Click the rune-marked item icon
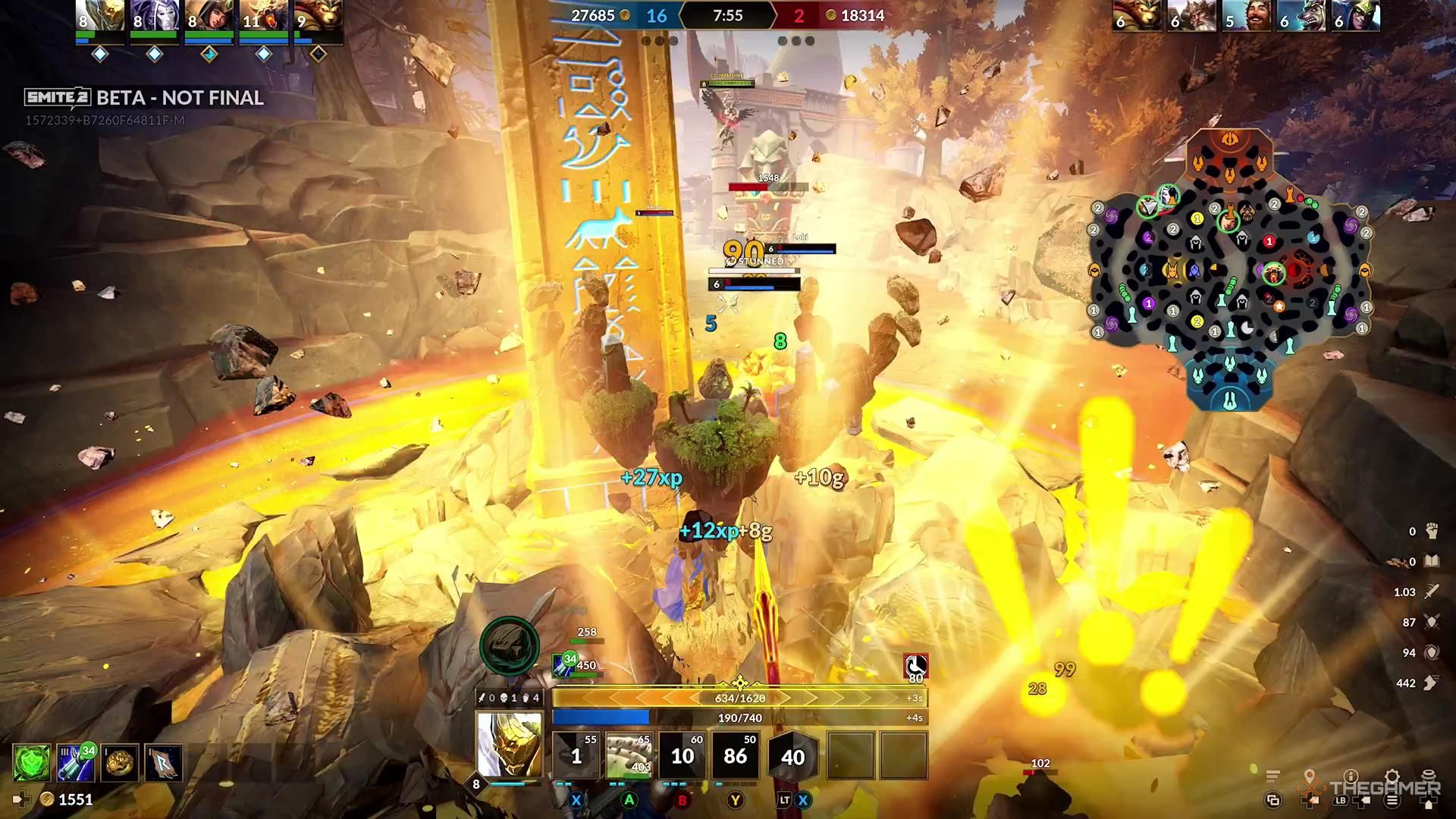Screen dimensions: 1456x819 (x=164, y=764)
